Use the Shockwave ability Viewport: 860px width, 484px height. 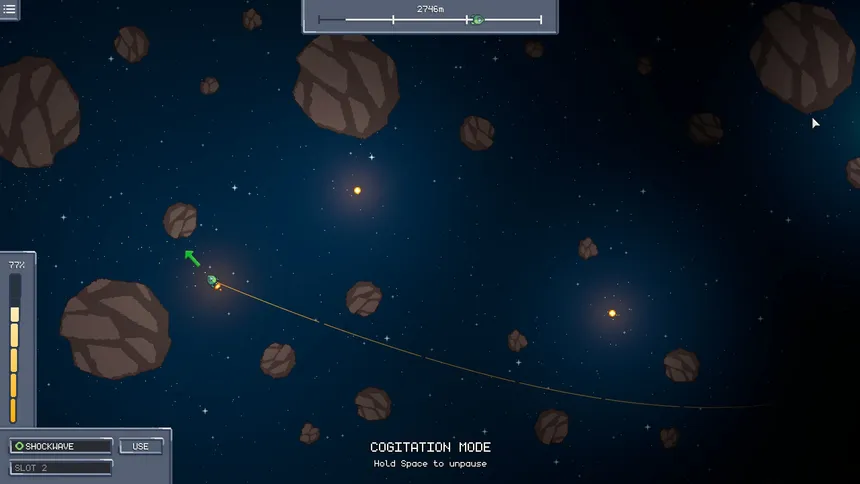[x=141, y=446]
